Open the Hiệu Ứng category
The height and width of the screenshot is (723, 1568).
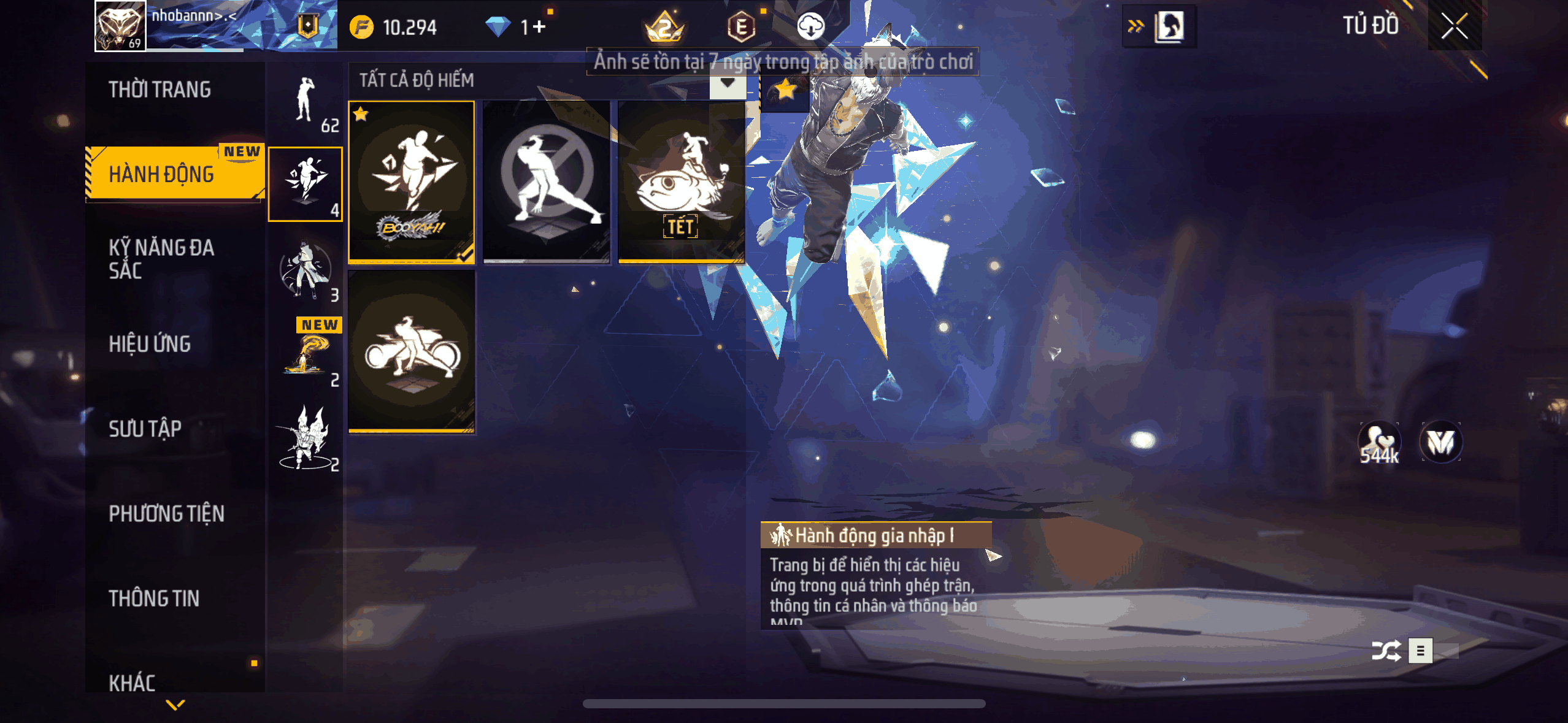pos(150,344)
